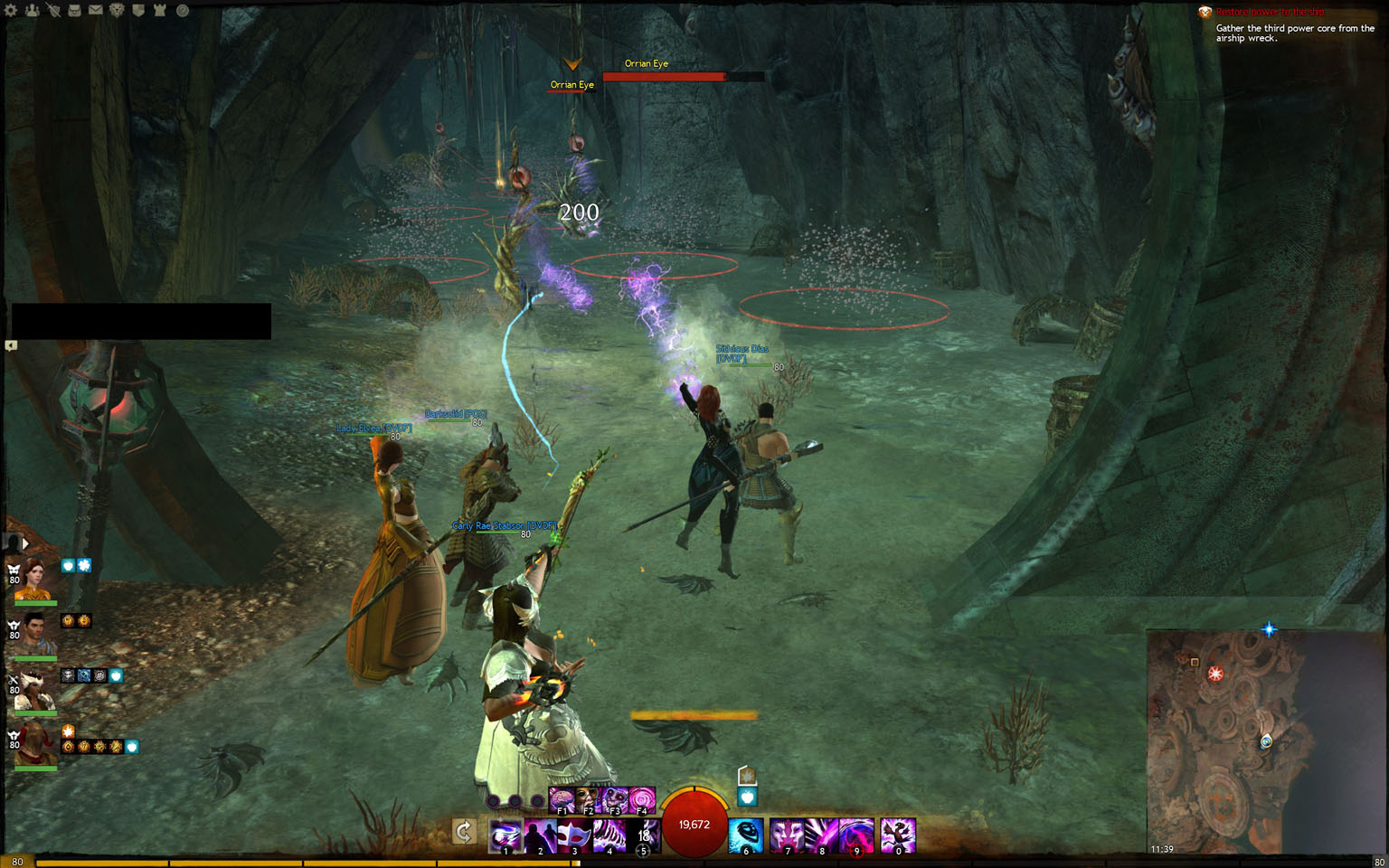Click the weapon swap arrow button
Viewport: 1389px width, 868px height.
click(x=464, y=831)
